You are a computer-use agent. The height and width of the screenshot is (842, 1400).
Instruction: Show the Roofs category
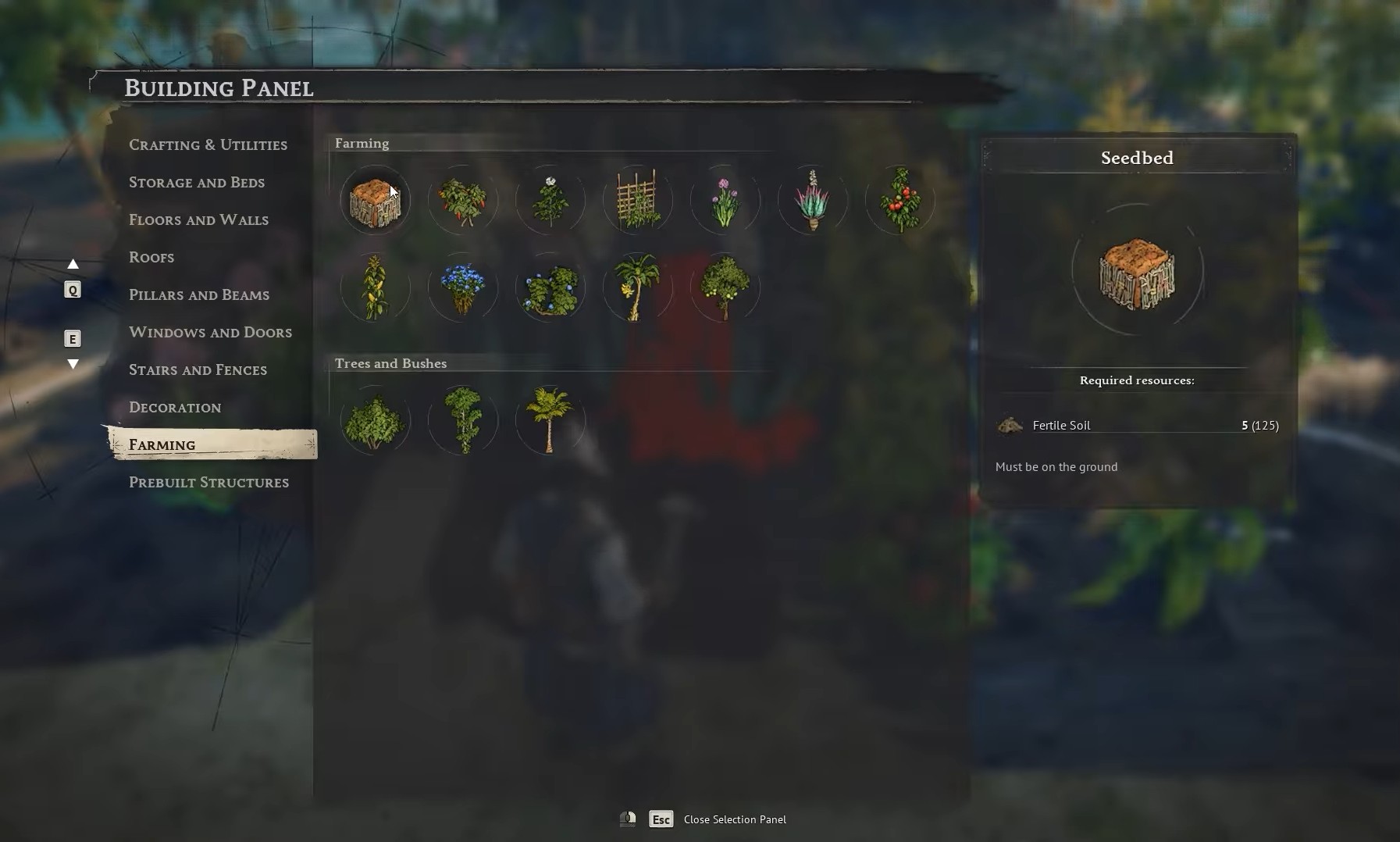click(151, 257)
